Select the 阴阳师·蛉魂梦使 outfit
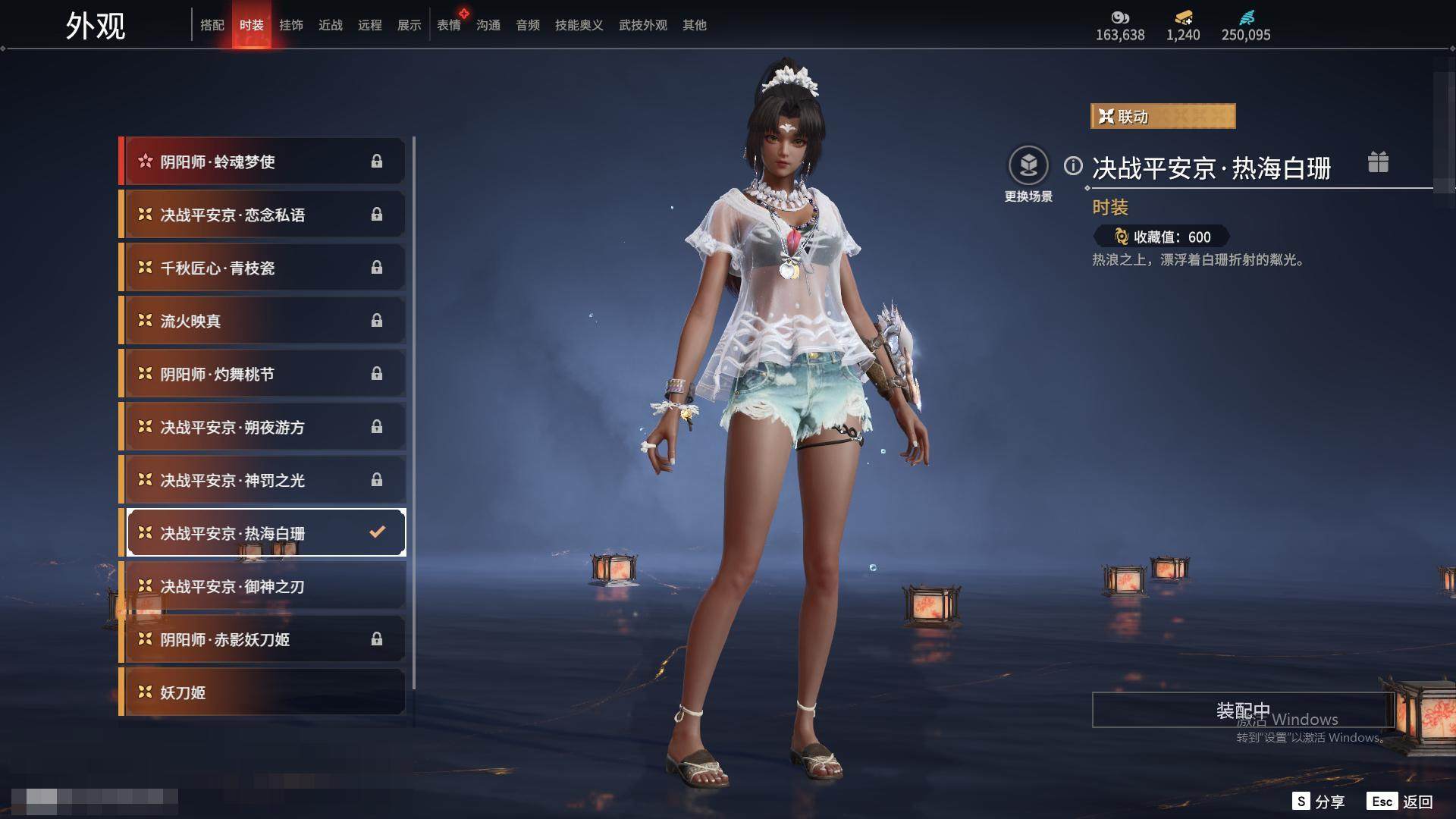Viewport: 1456px width, 819px height. click(262, 162)
